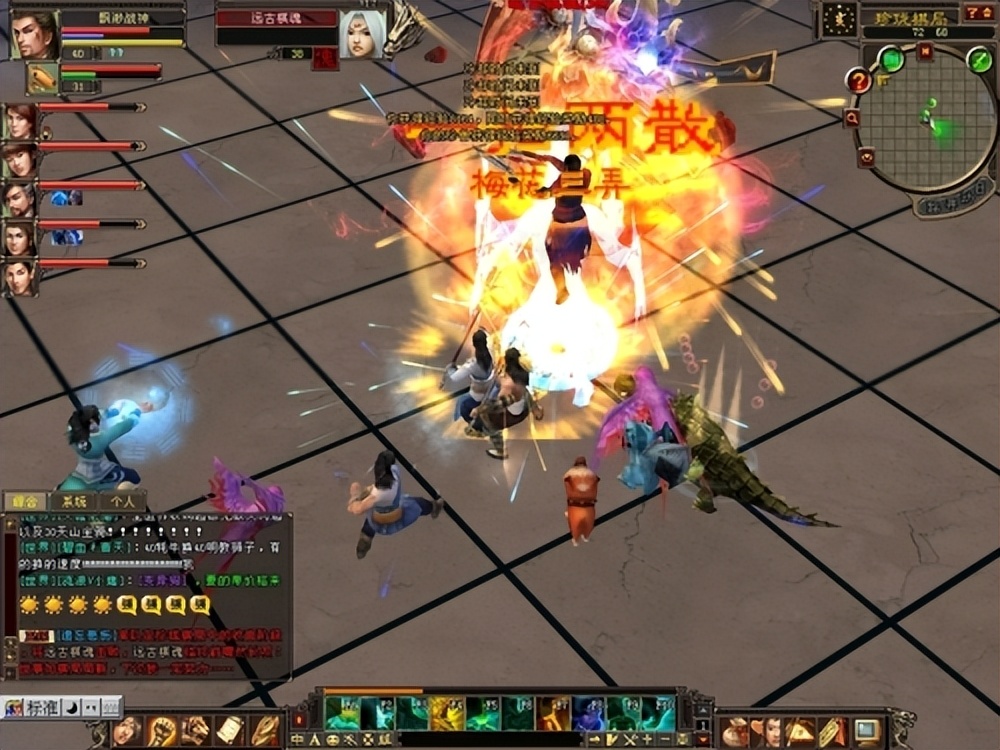
Task: Click the minimap magnifier search button
Action: click(852, 118)
